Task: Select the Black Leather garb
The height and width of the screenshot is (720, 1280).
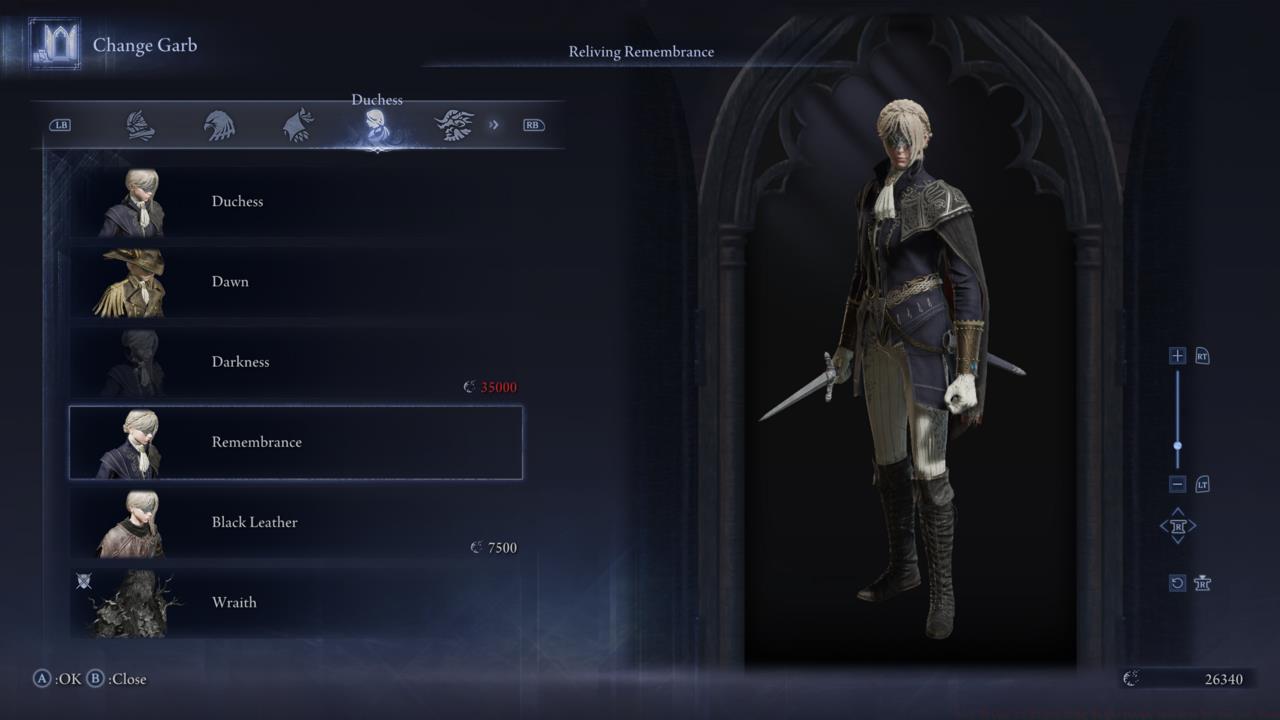Action: [x=295, y=522]
